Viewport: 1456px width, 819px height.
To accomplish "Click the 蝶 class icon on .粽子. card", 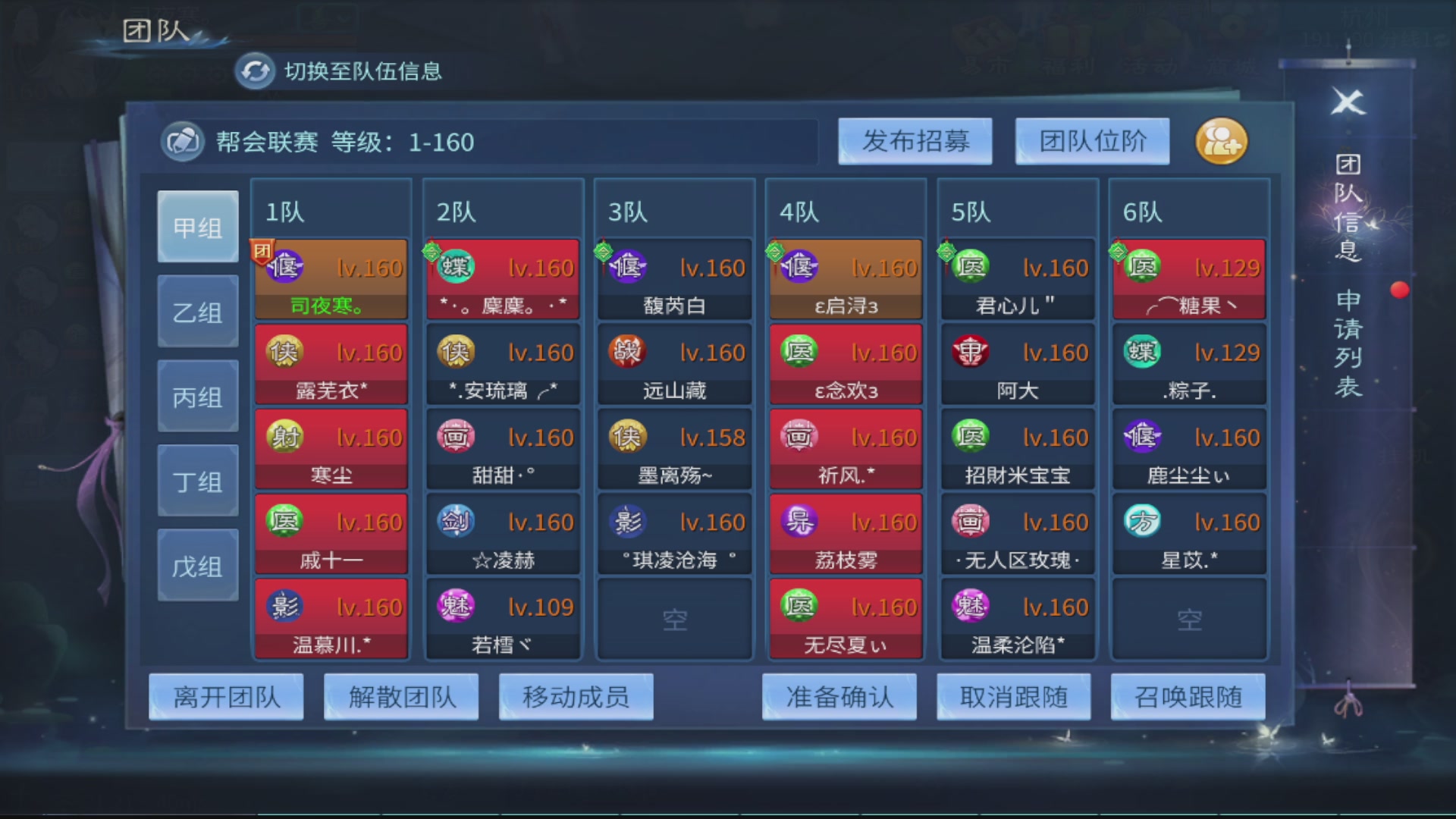I will pyautogui.click(x=1141, y=351).
